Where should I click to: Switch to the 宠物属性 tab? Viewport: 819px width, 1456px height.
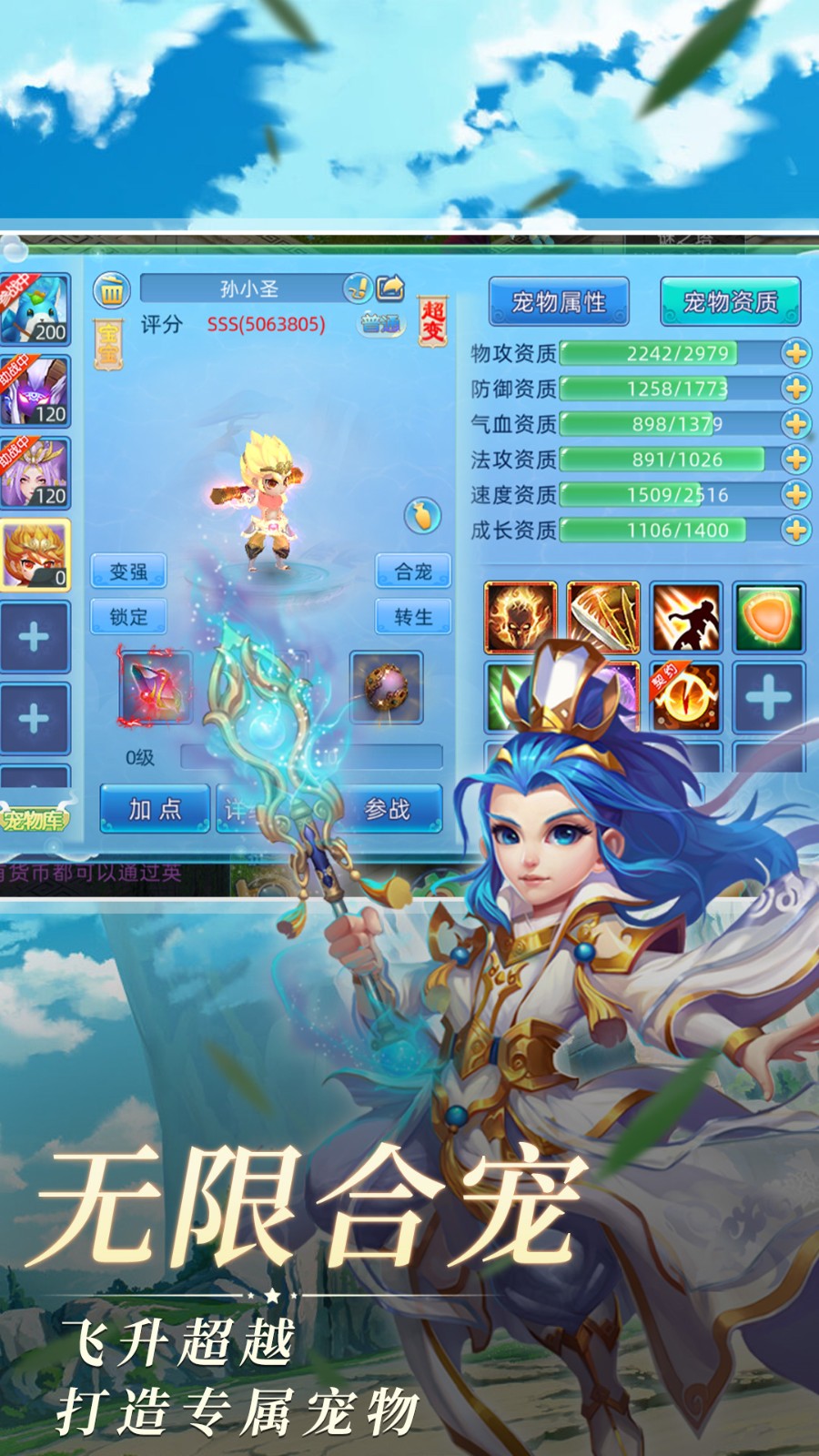[x=558, y=302]
